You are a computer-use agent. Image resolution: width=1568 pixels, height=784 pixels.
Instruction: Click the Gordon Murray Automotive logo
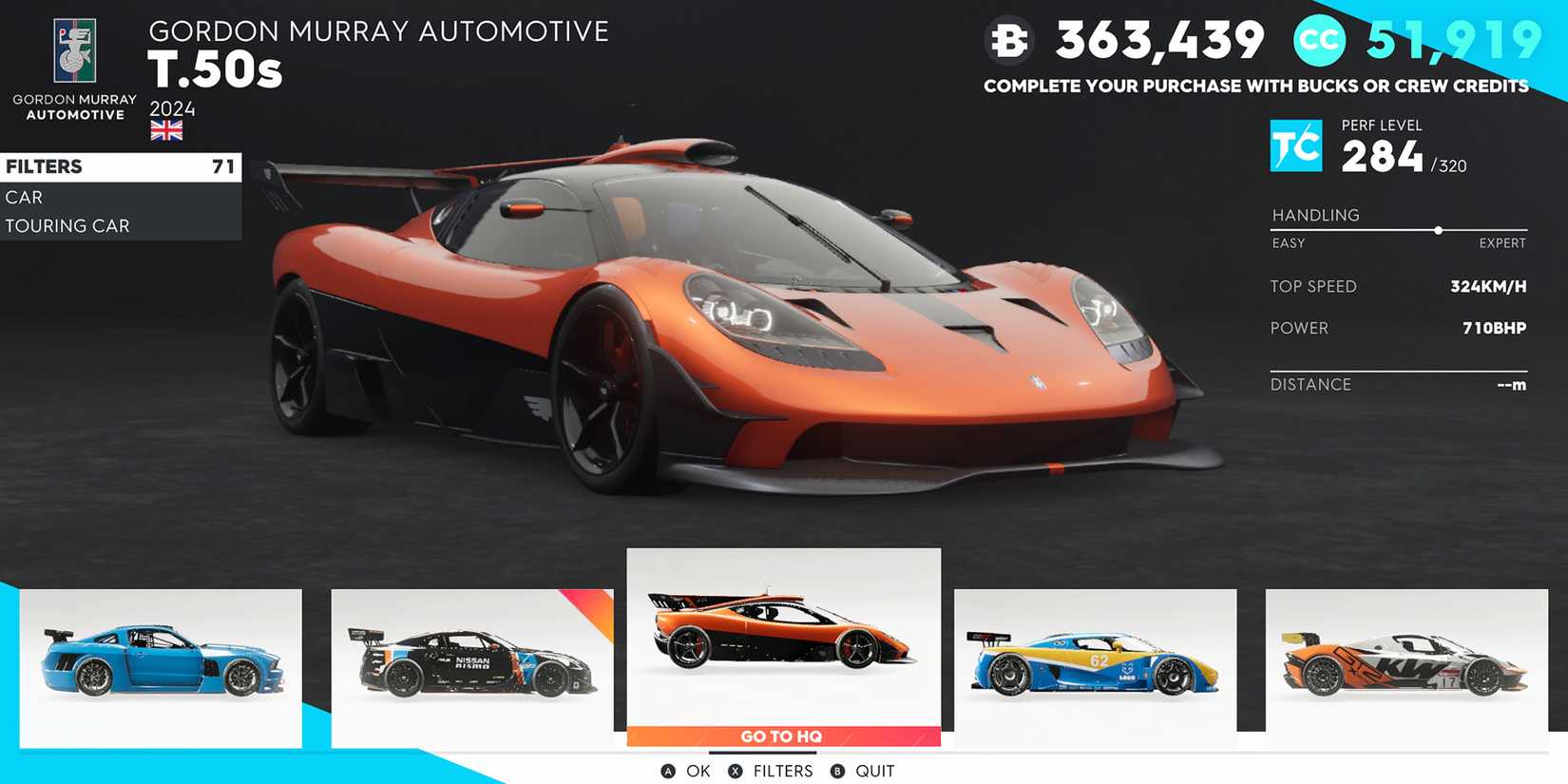pos(73,49)
